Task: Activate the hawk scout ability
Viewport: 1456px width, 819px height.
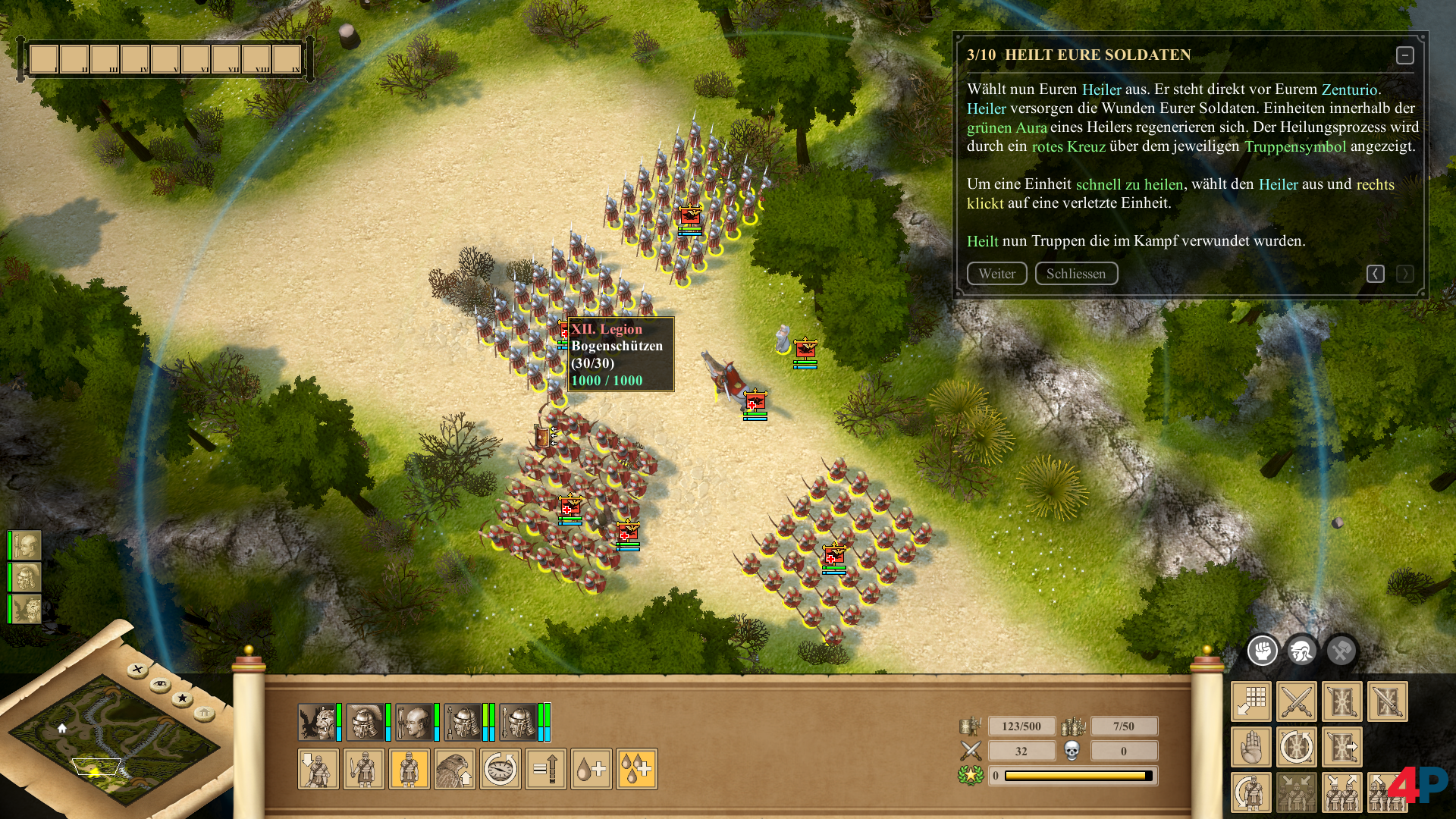Action: coord(455,769)
